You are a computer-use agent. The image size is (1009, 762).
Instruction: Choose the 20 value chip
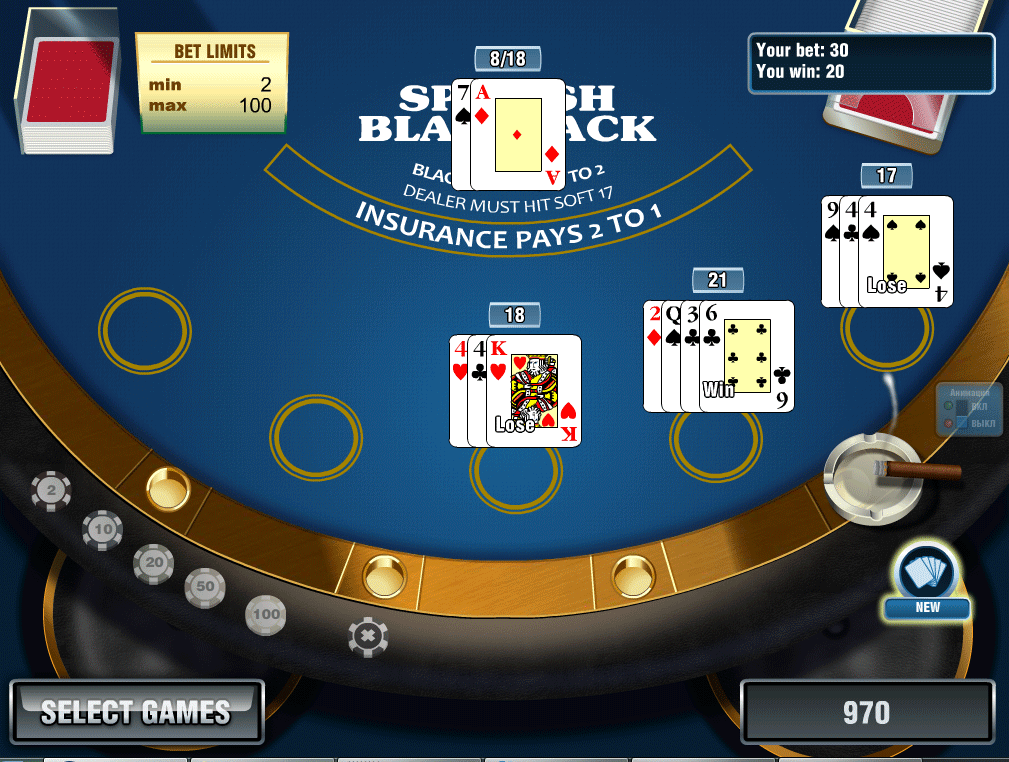tap(154, 564)
